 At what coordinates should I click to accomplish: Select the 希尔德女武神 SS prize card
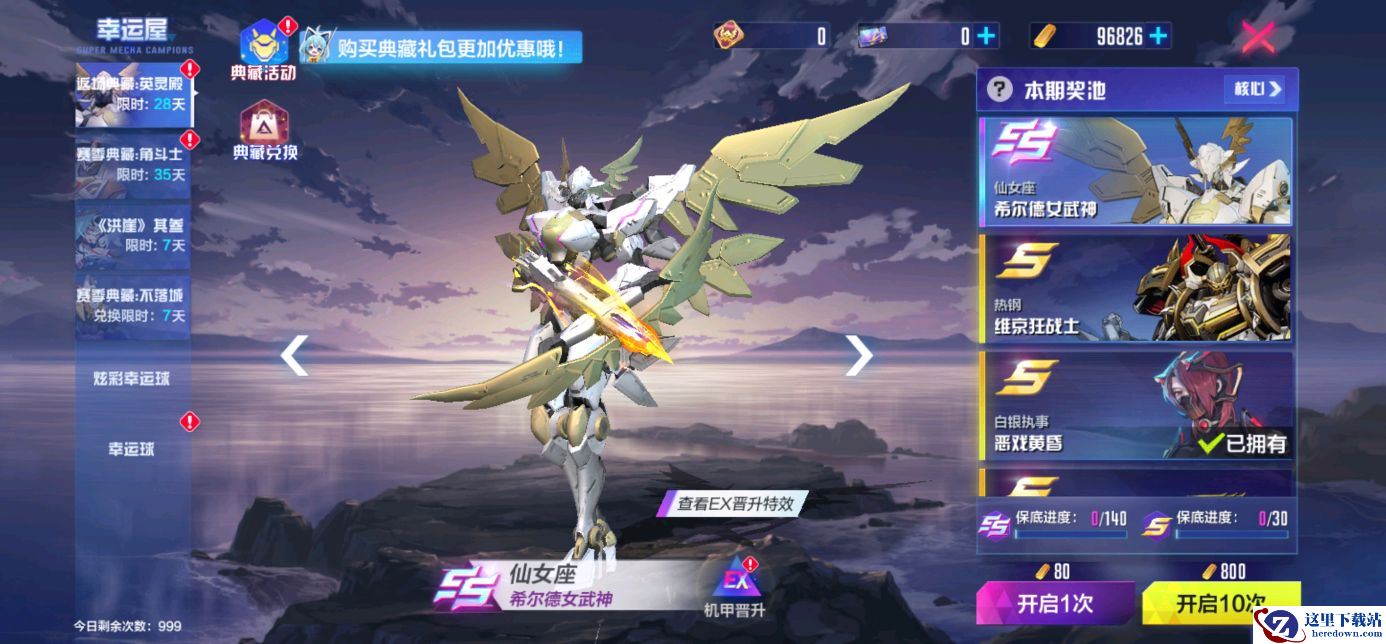[1135, 172]
